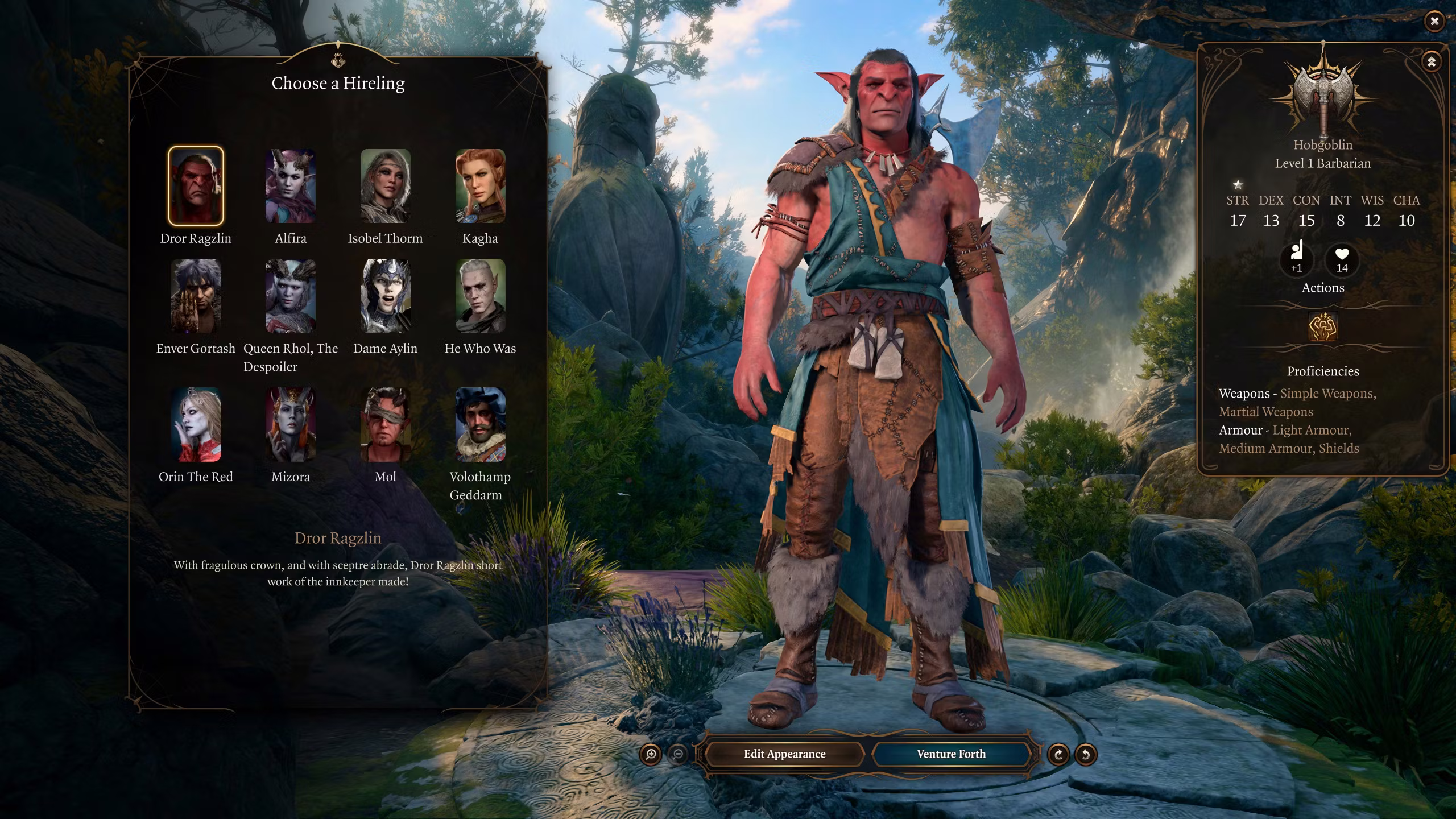Screen dimensions: 1456x819
Task: Rotate the character counter-clockwise
Action: [x=1085, y=755]
